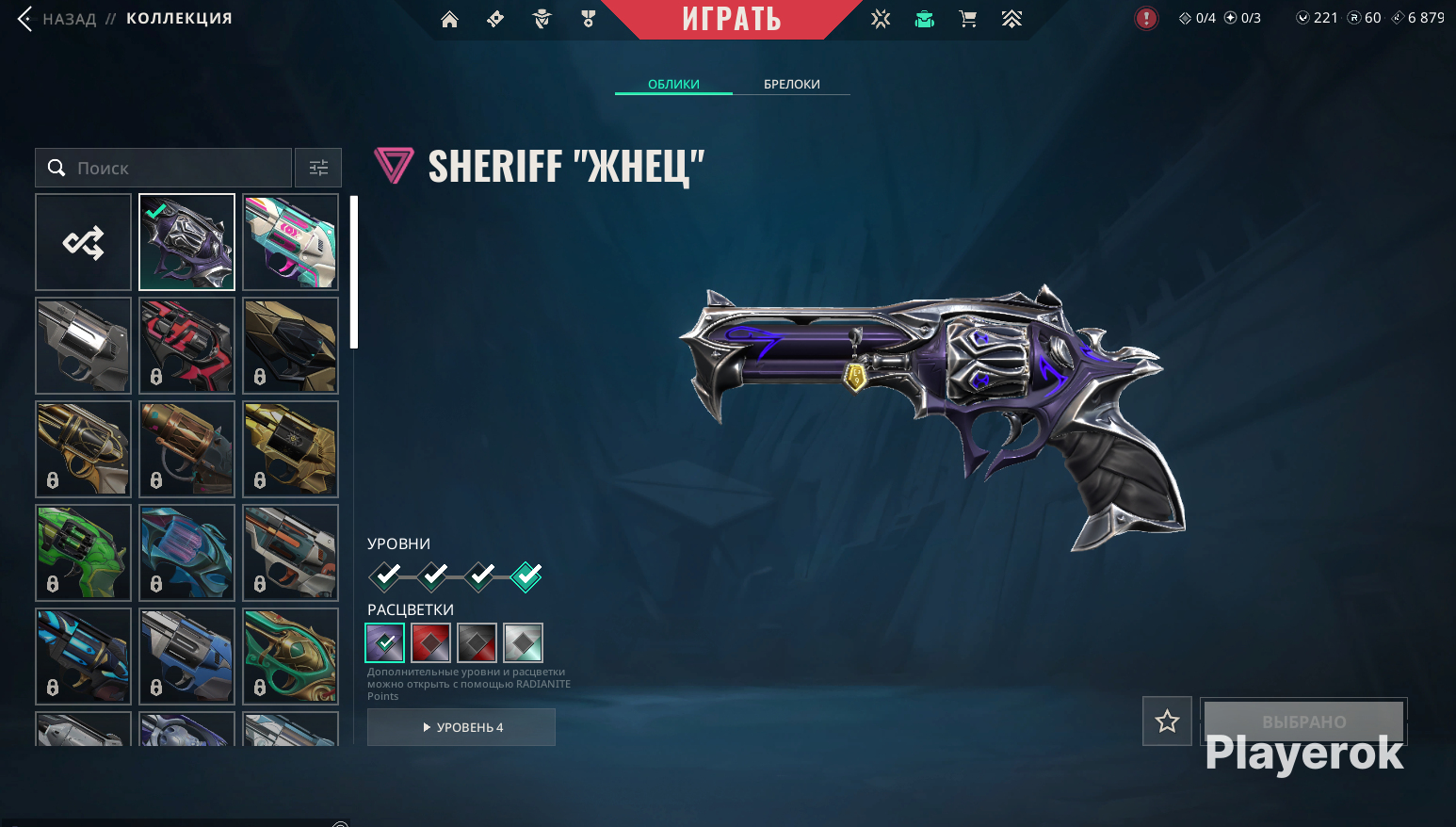The image size is (1456, 827).
Task: Click the red alert notification icon
Action: [1146, 18]
